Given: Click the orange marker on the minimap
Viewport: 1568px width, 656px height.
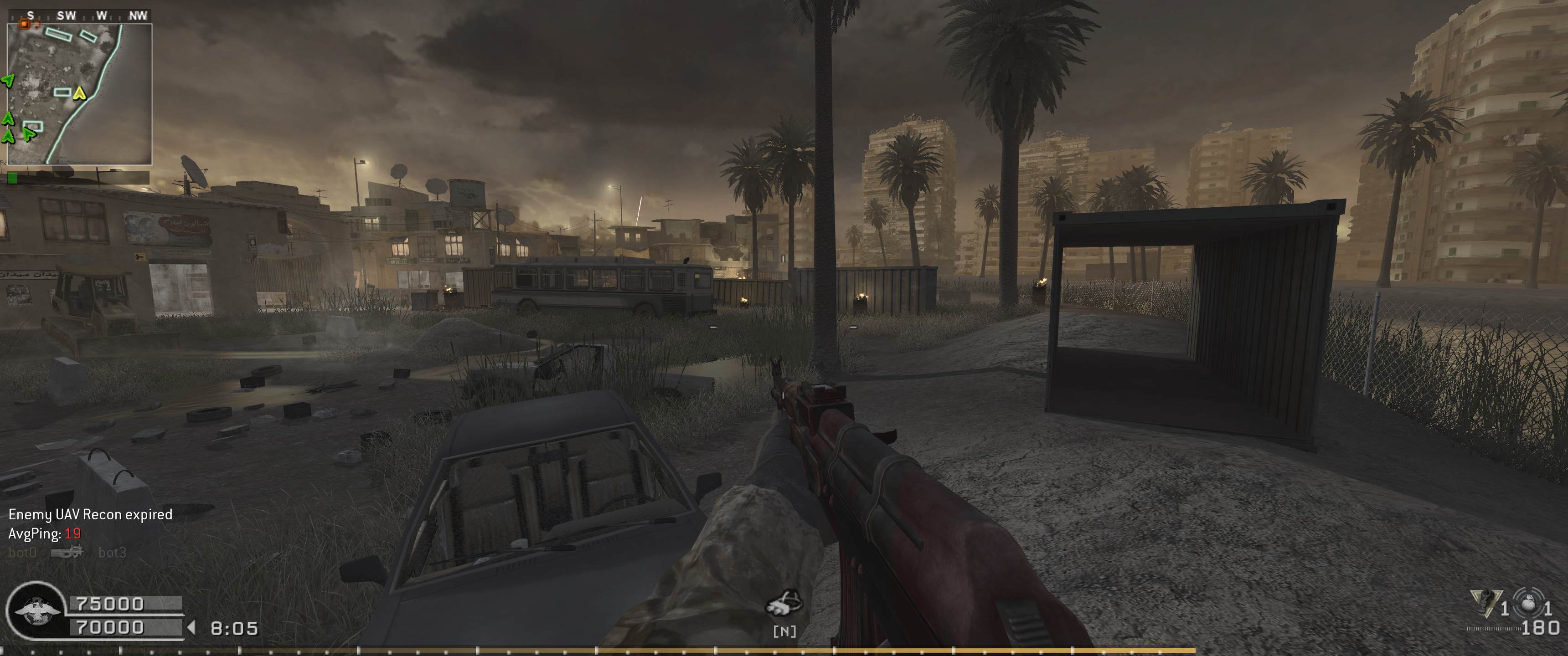Looking at the screenshot, I should click(25, 24).
